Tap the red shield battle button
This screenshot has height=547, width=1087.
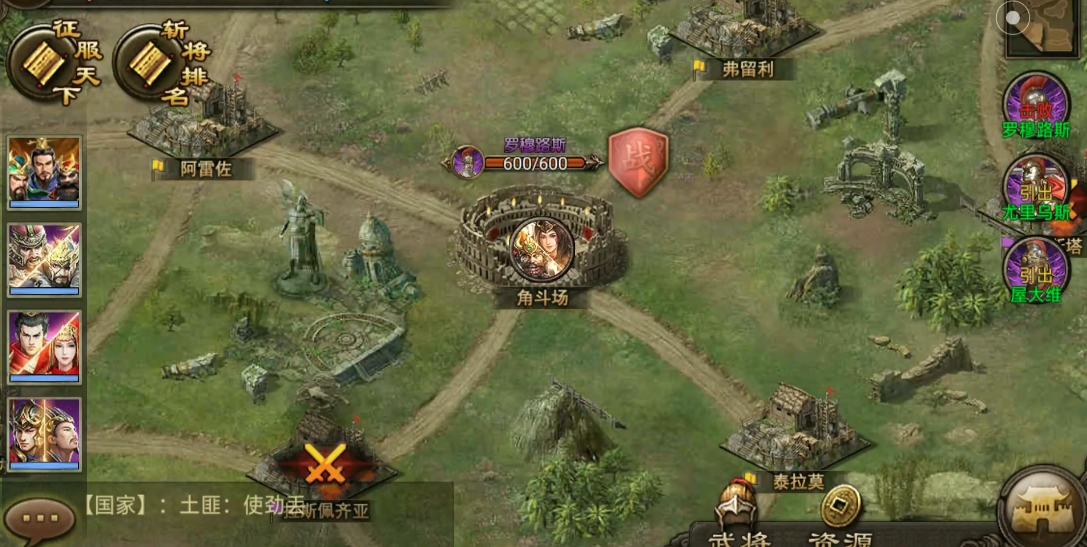click(638, 161)
